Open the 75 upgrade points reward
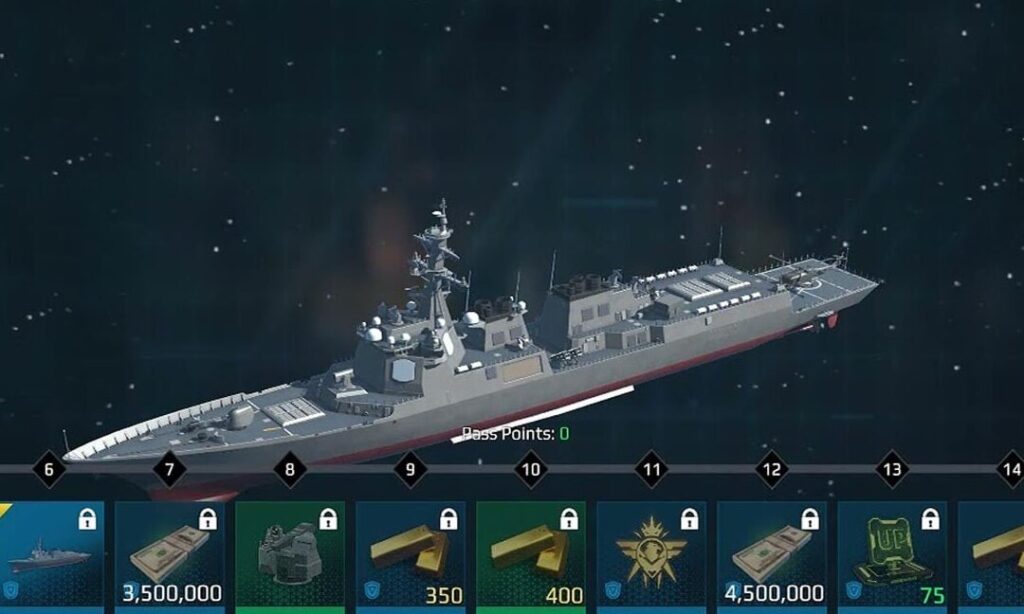The width and height of the screenshot is (1024, 614). [892, 555]
